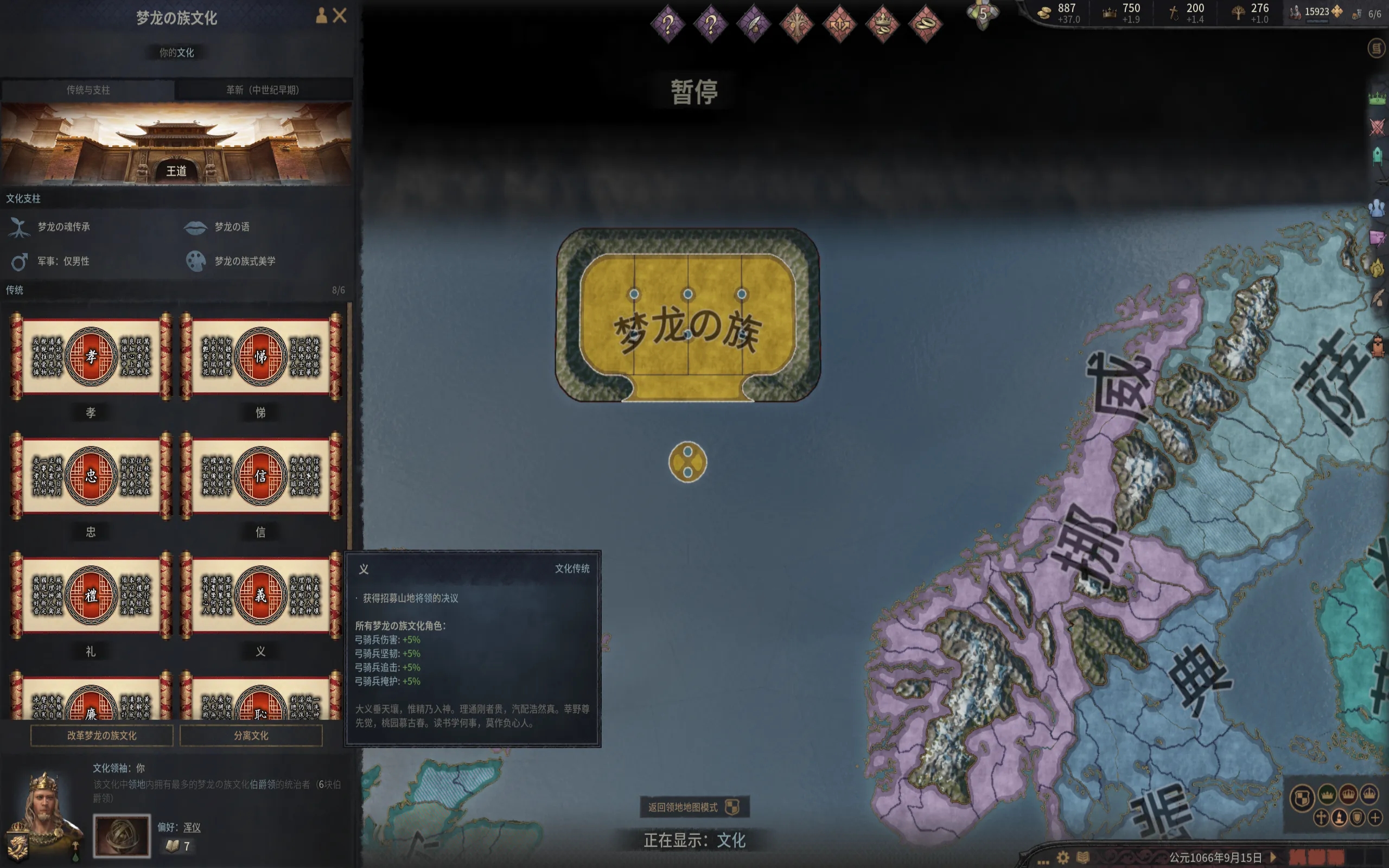View the 义 tradition scroll
This screenshot has height=868, width=1389.
[x=260, y=595]
